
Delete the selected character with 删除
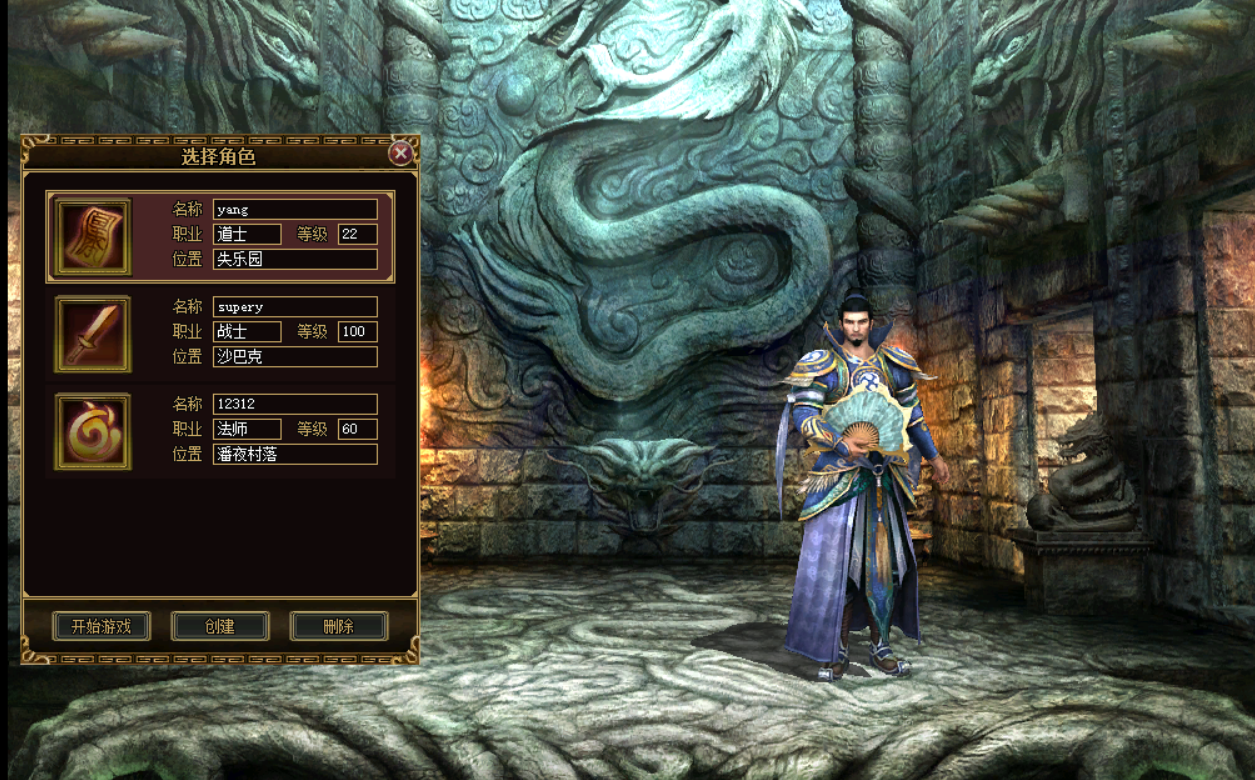click(x=339, y=626)
